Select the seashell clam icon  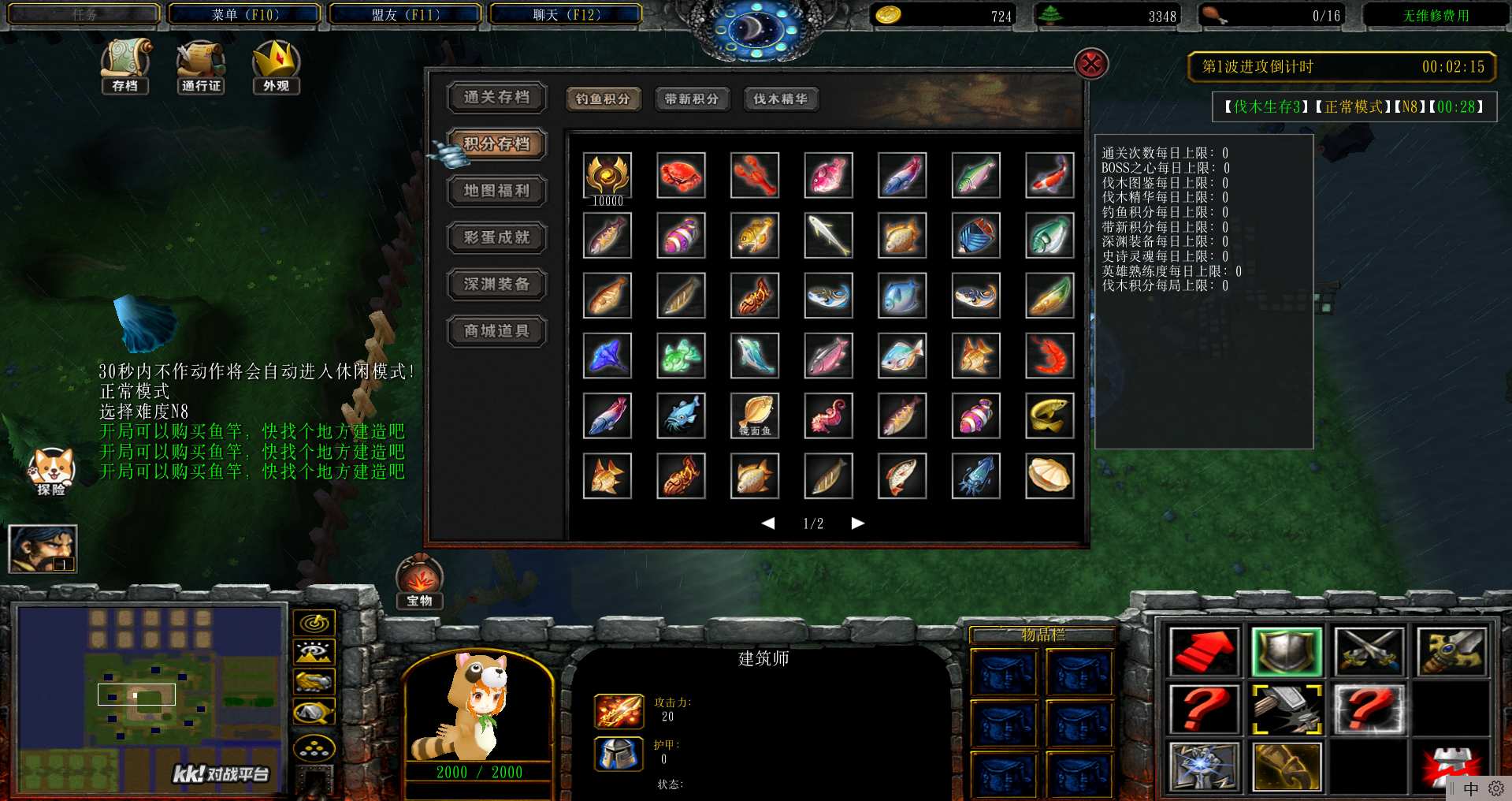coord(1049,475)
